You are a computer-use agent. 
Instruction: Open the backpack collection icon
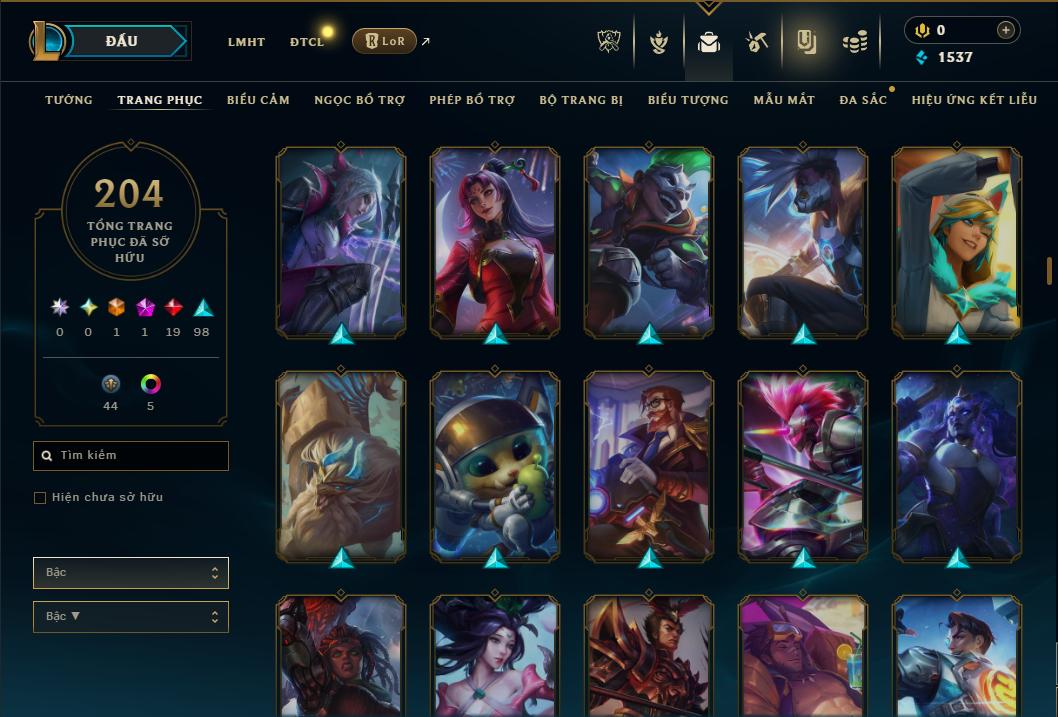pyautogui.click(x=709, y=42)
